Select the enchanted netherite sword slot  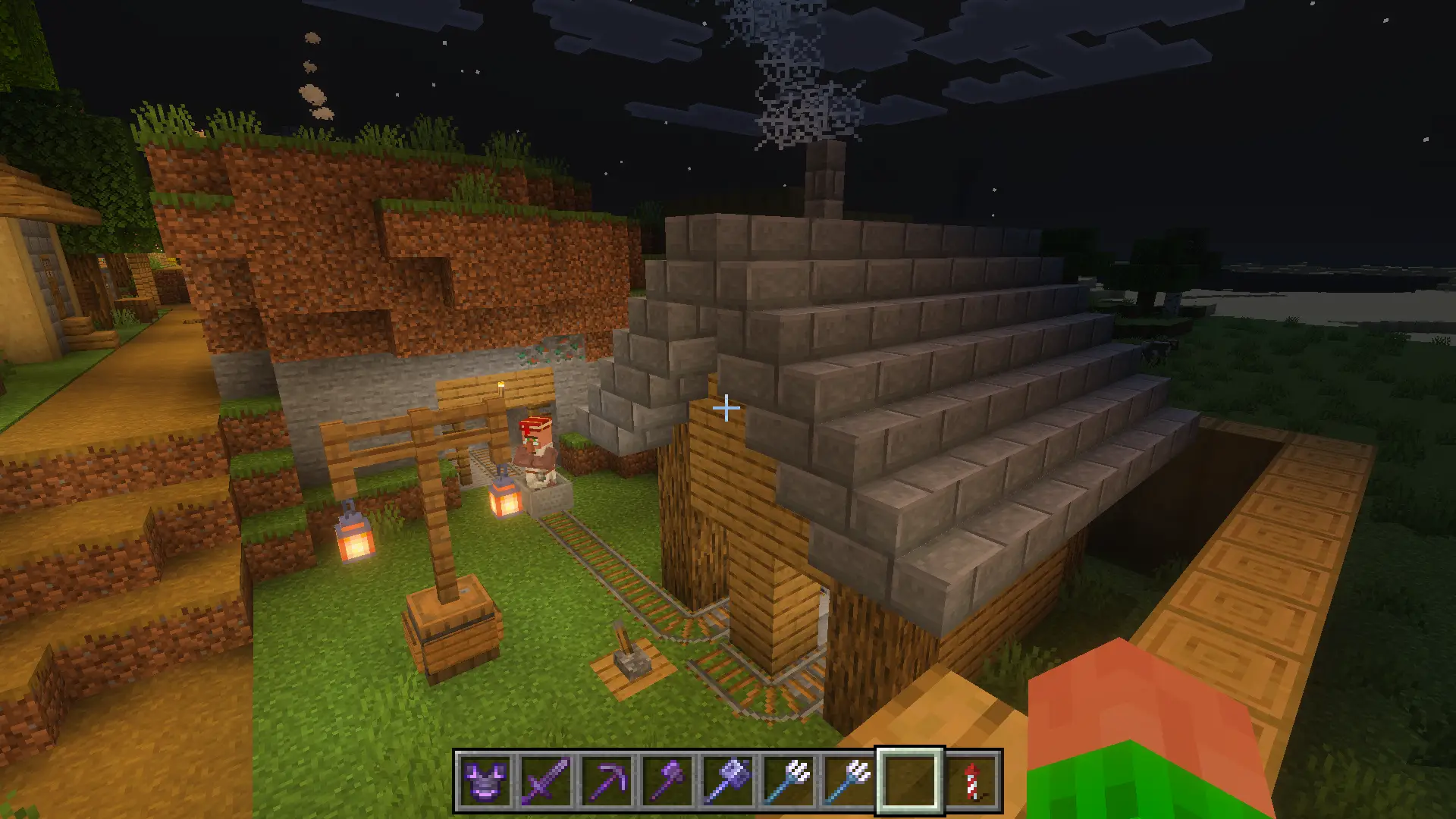point(546,780)
